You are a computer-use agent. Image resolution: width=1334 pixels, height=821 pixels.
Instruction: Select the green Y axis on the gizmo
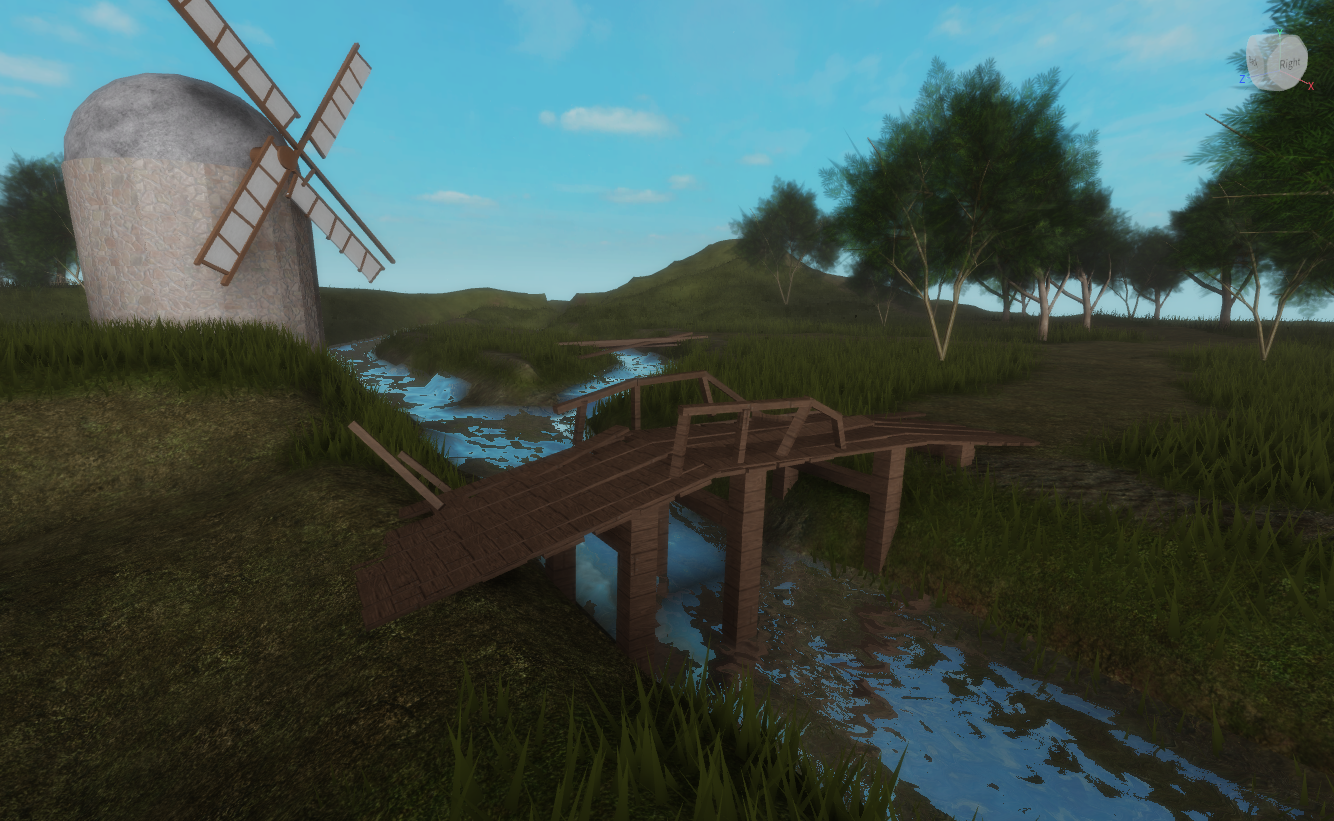1280,32
